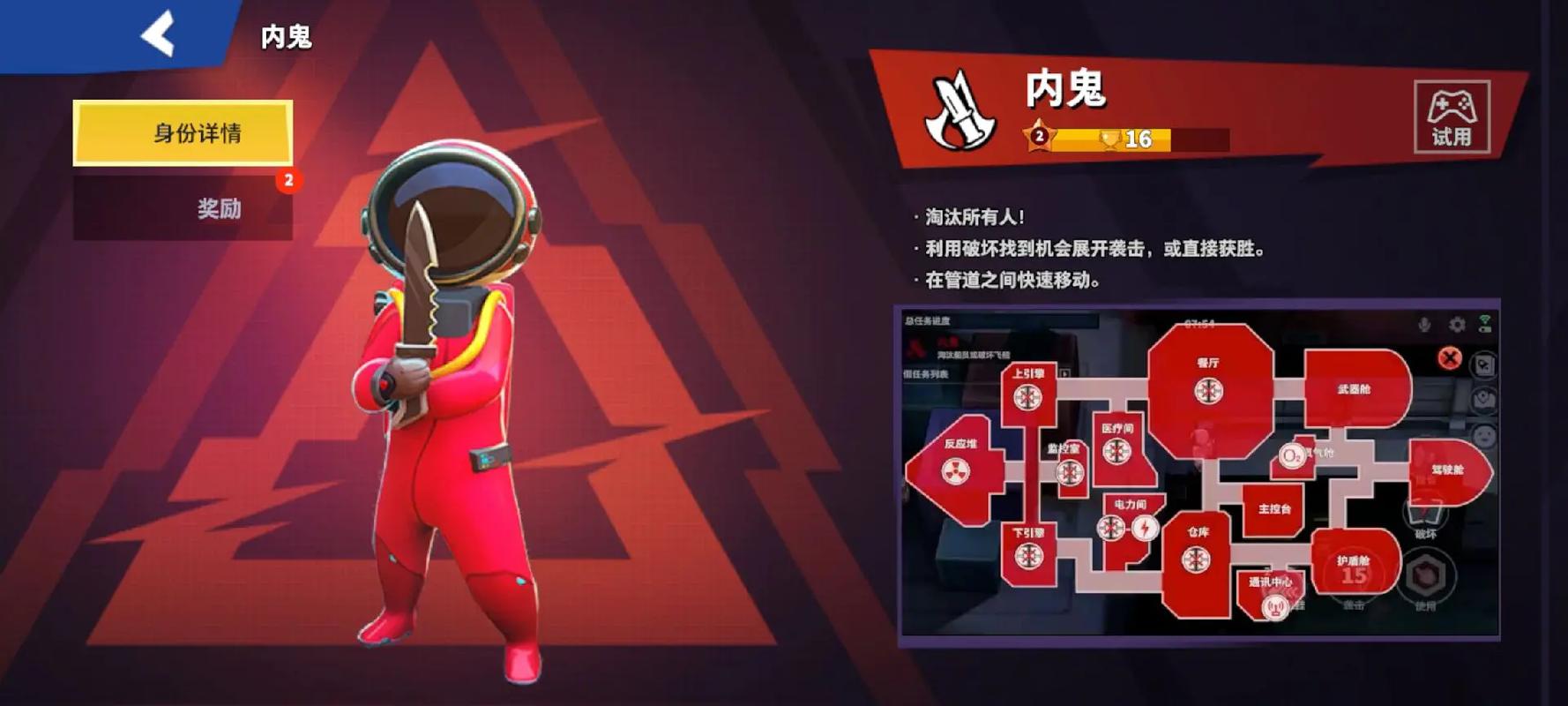Viewport: 1568px width, 706px height.
Task: Cancel sabotage with the red X
Action: [x=1450, y=358]
